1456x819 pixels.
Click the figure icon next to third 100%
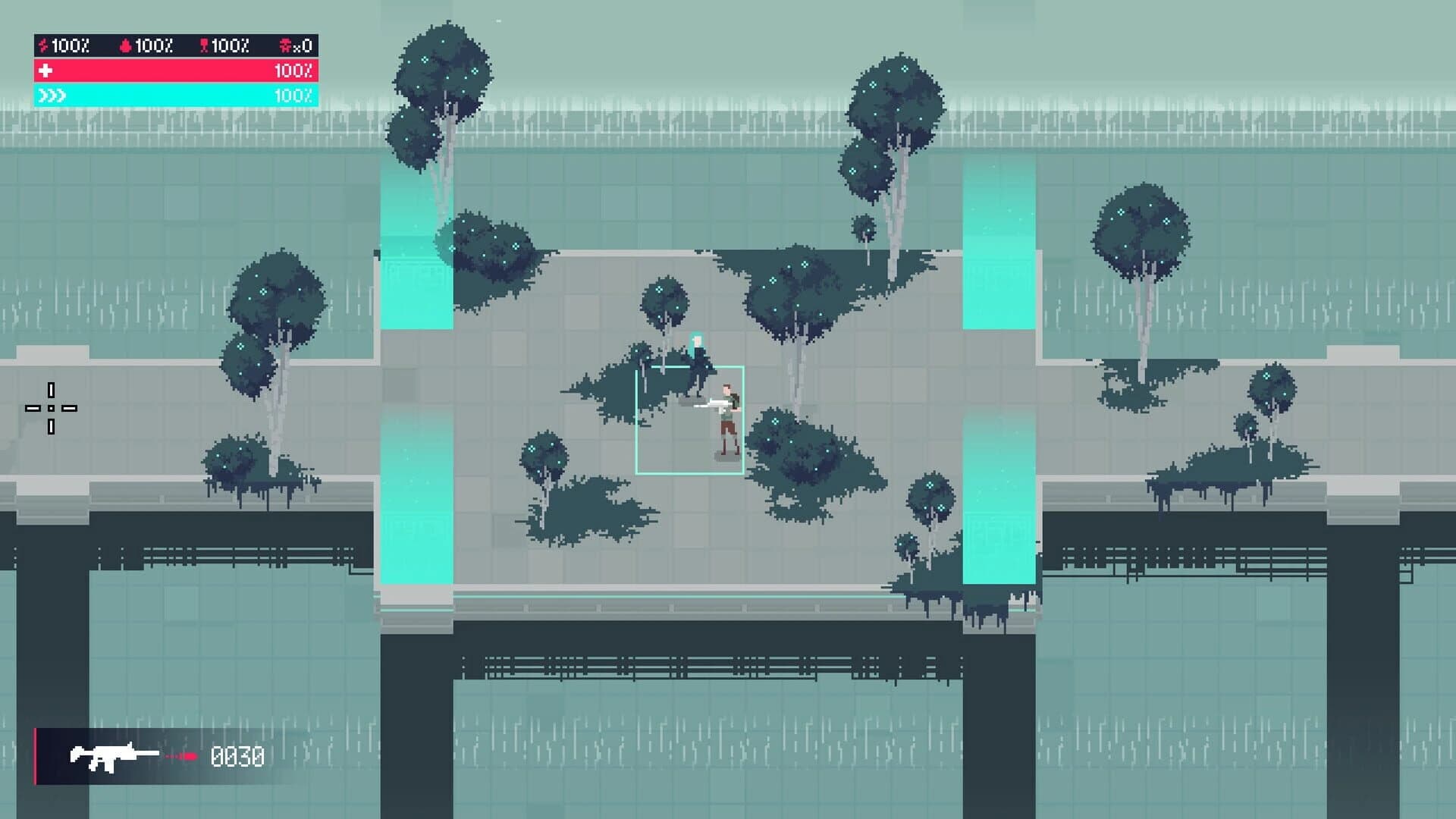coord(205,45)
